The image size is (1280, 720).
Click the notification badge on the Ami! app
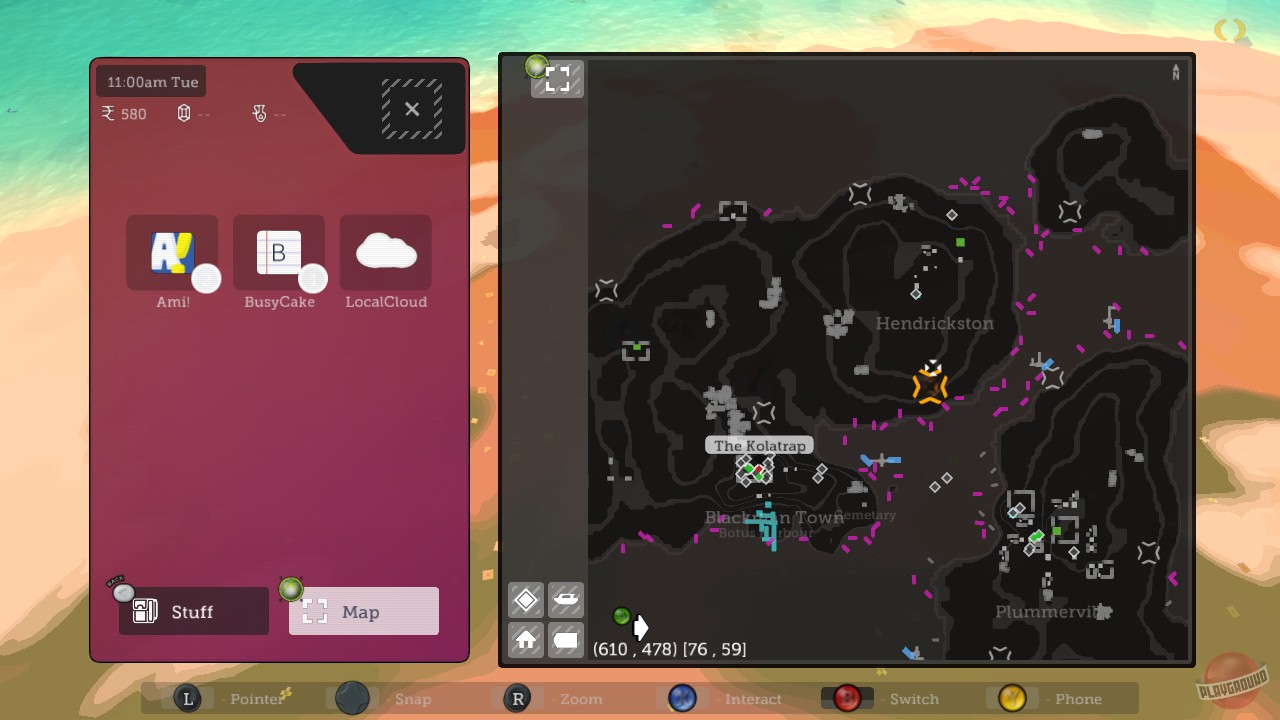[x=207, y=279]
